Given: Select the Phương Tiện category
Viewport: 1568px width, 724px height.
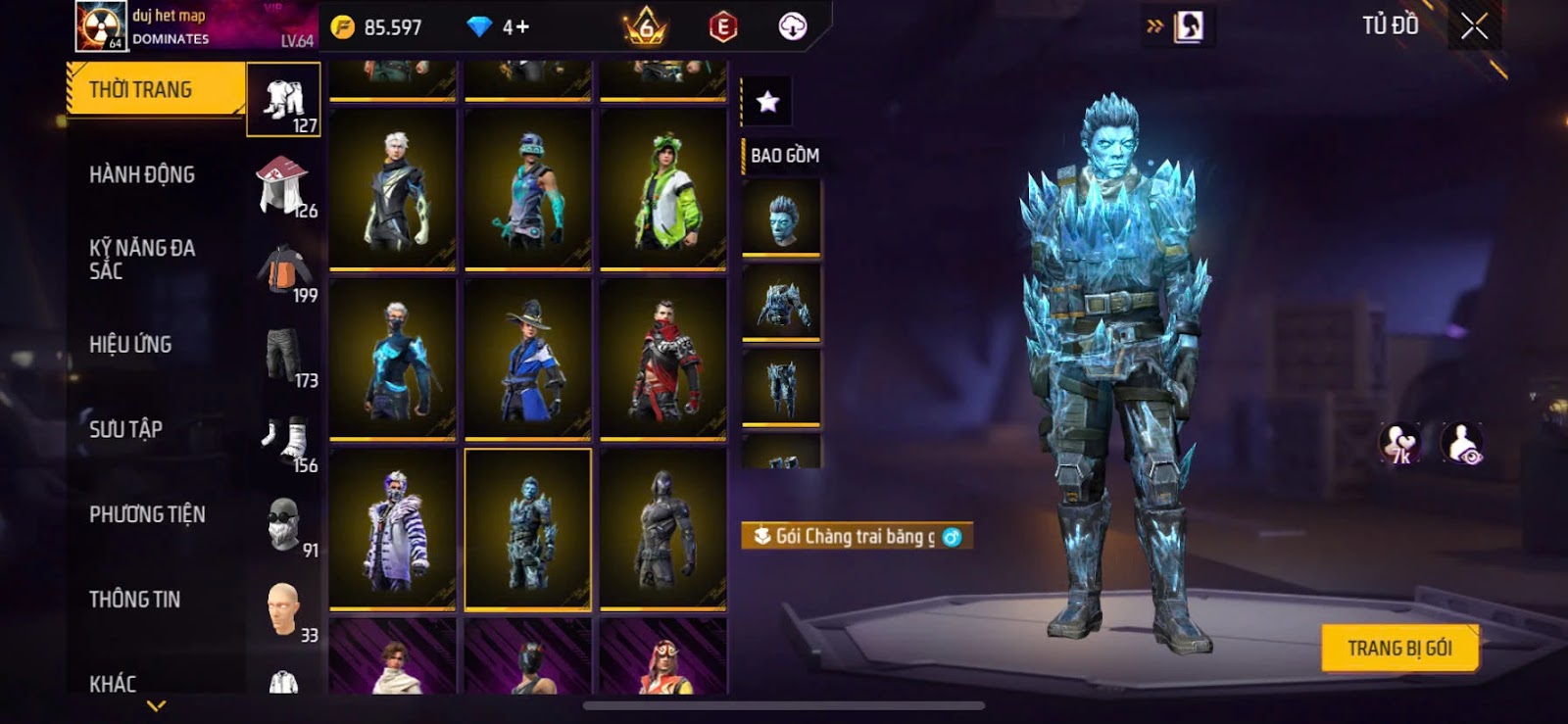Looking at the screenshot, I should pyautogui.click(x=147, y=514).
